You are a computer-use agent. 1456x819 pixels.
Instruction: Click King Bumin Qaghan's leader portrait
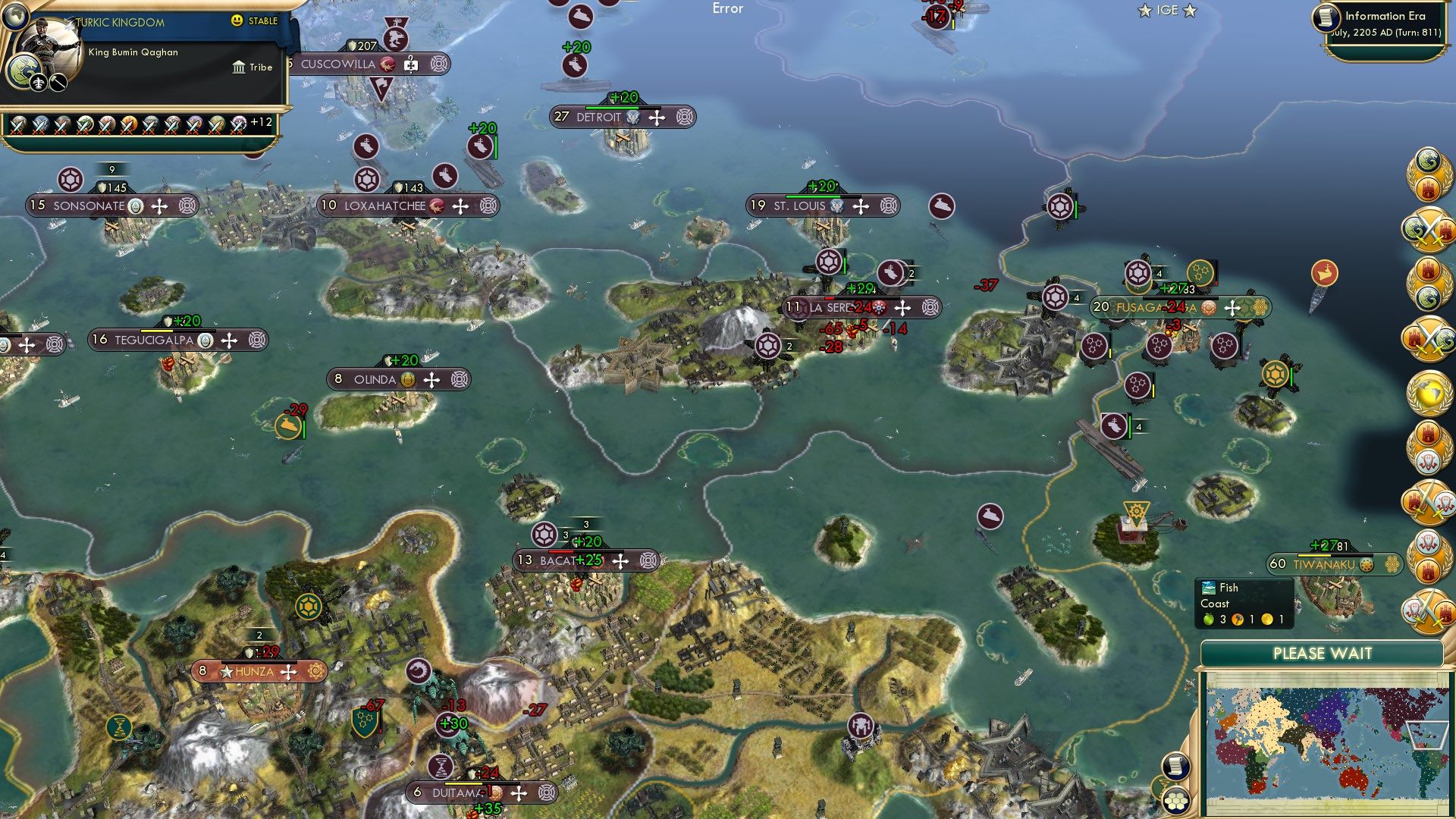point(50,47)
